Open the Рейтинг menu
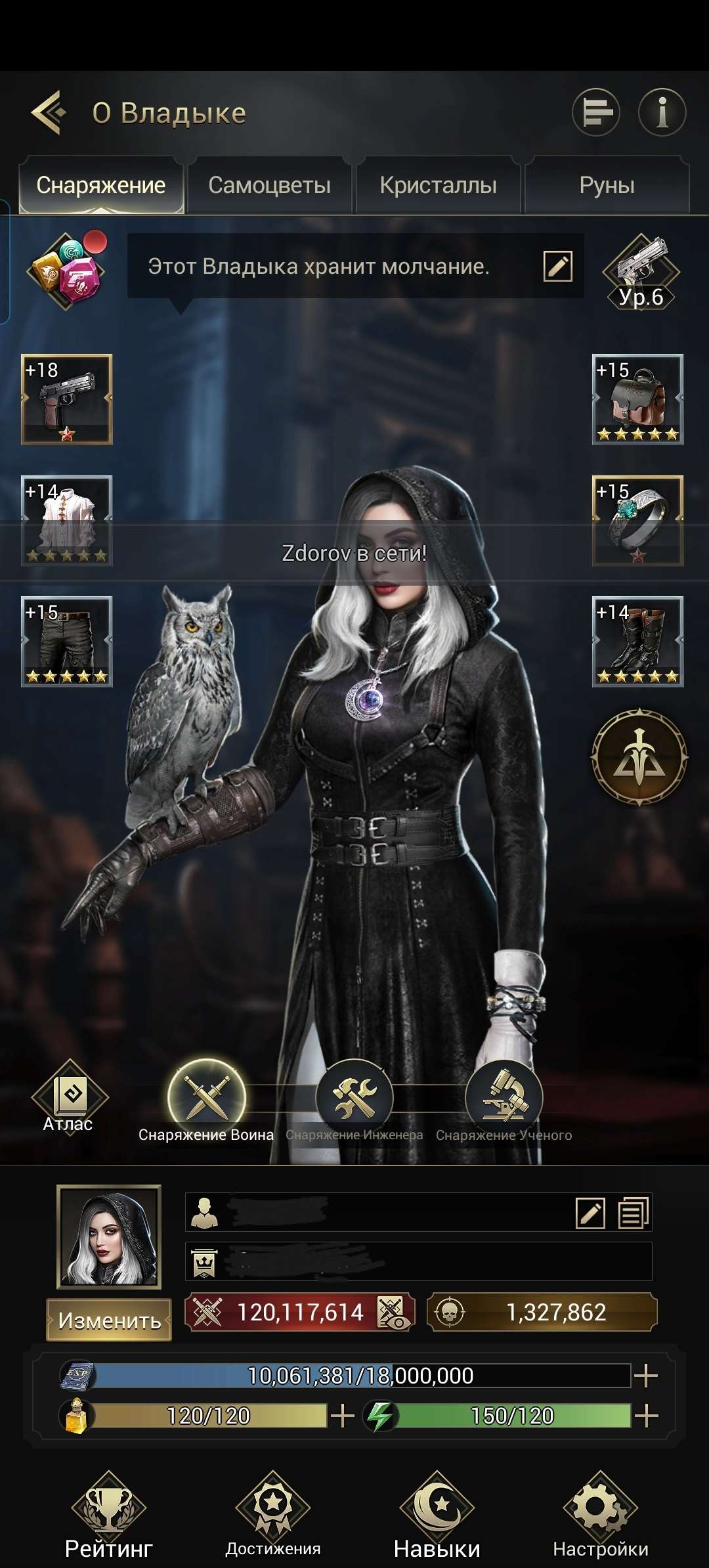 [109, 1514]
